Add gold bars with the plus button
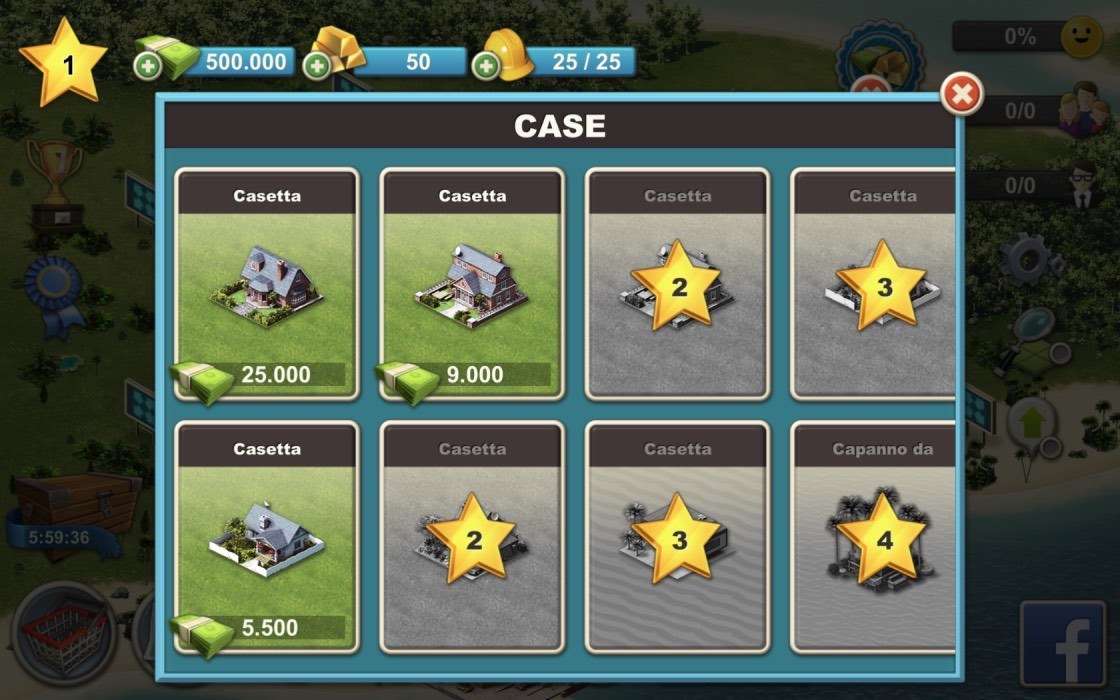Viewport: 1120px width, 700px height. click(317, 67)
